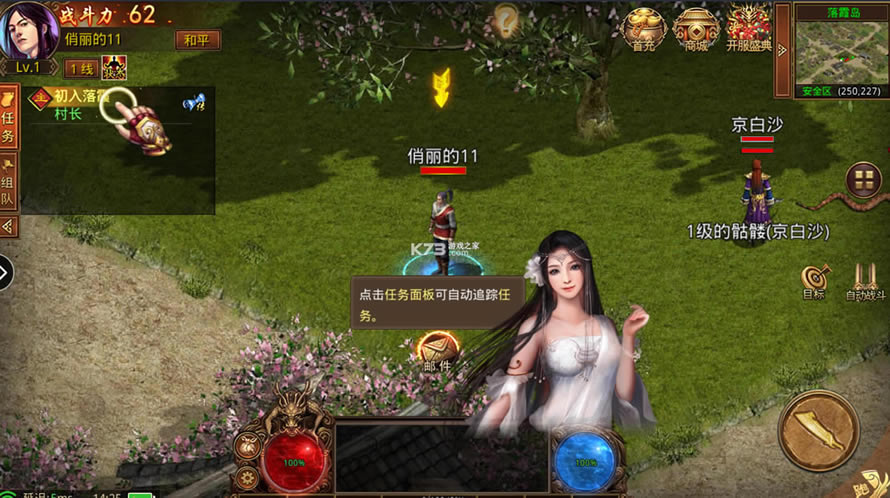
Task: Track the 初入落霞 main quest
Action: pyautogui.click(x=76, y=97)
